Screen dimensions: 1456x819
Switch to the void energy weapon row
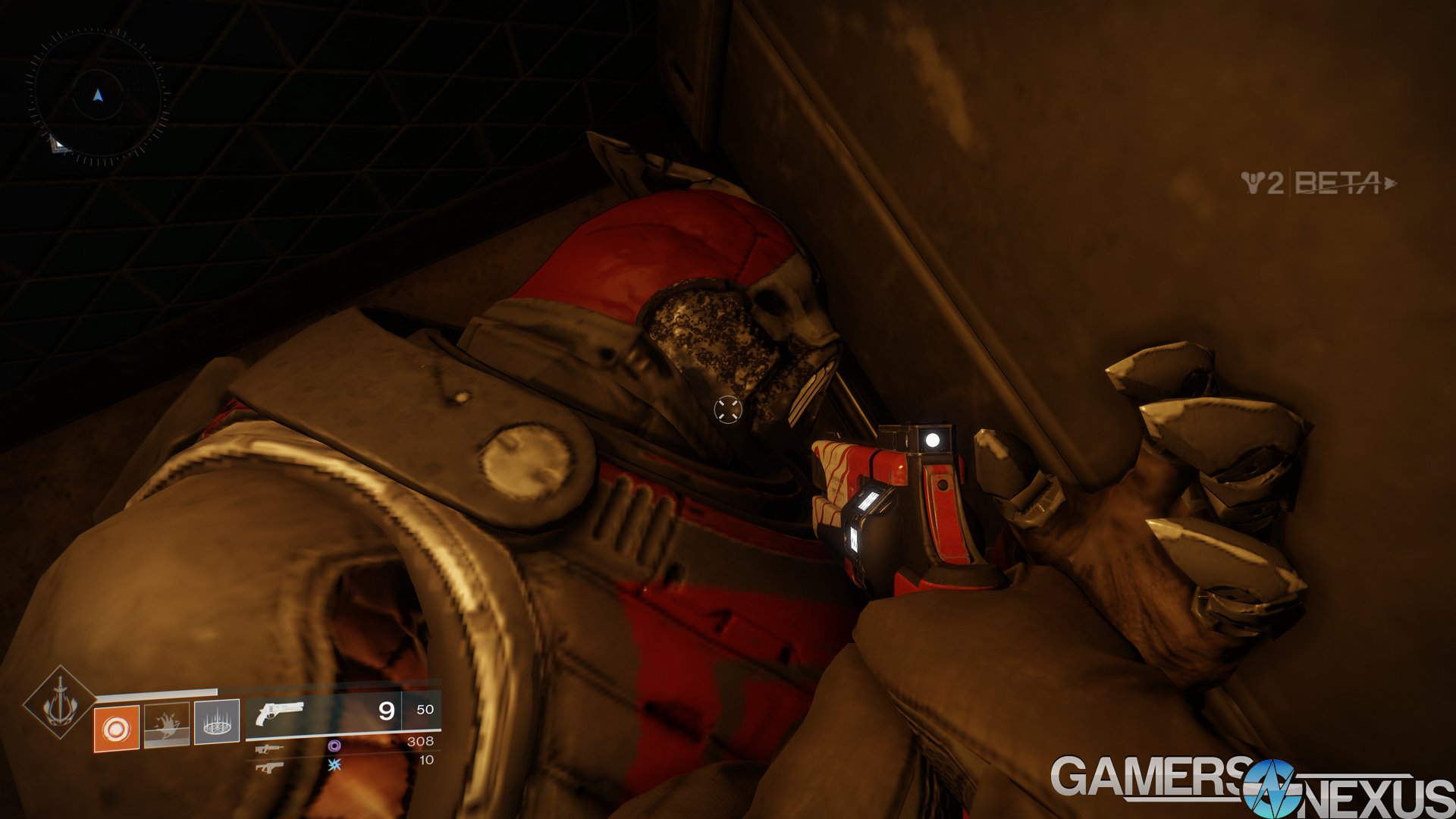pyautogui.click(x=343, y=745)
